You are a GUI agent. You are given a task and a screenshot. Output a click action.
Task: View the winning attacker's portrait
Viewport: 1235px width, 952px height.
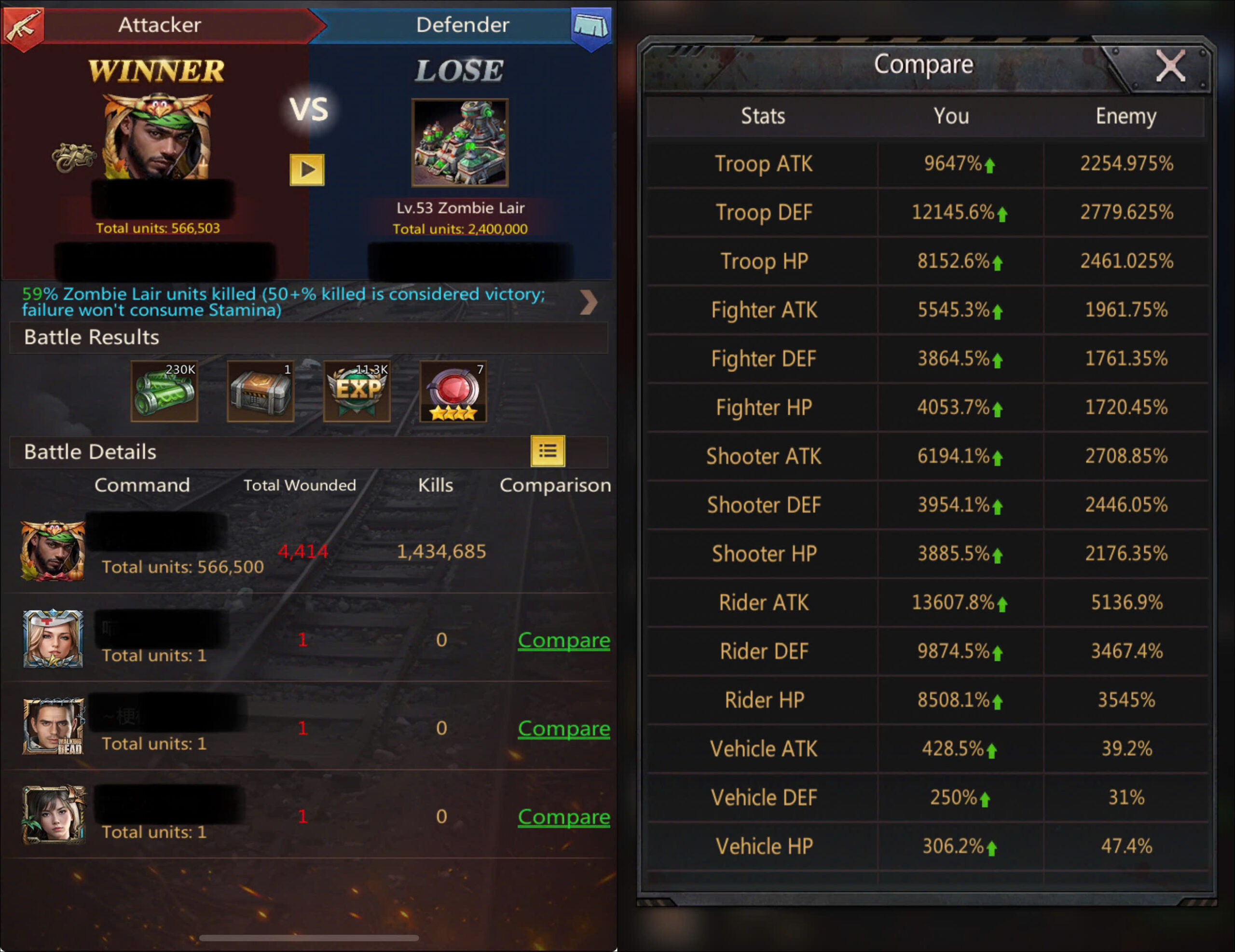pos(157,137)
